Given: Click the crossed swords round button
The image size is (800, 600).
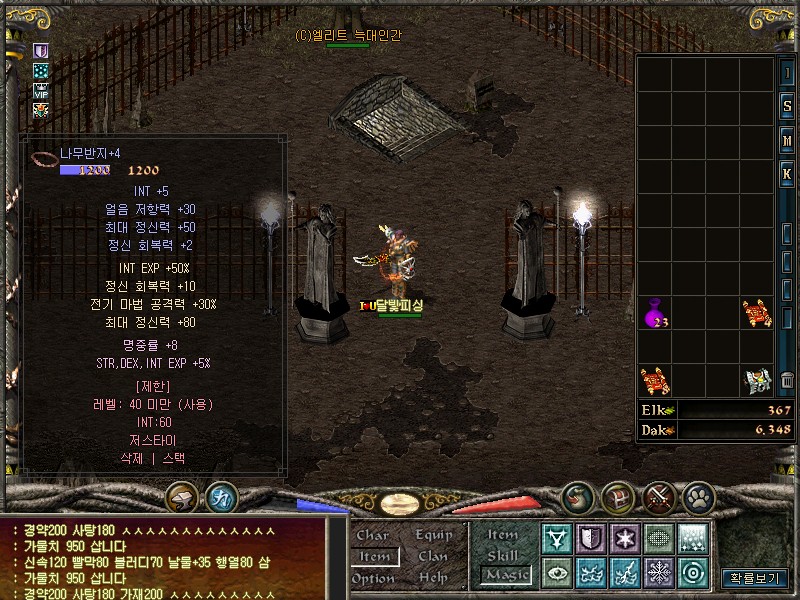Looking at the screenshot, I should [x=659, y=496].
